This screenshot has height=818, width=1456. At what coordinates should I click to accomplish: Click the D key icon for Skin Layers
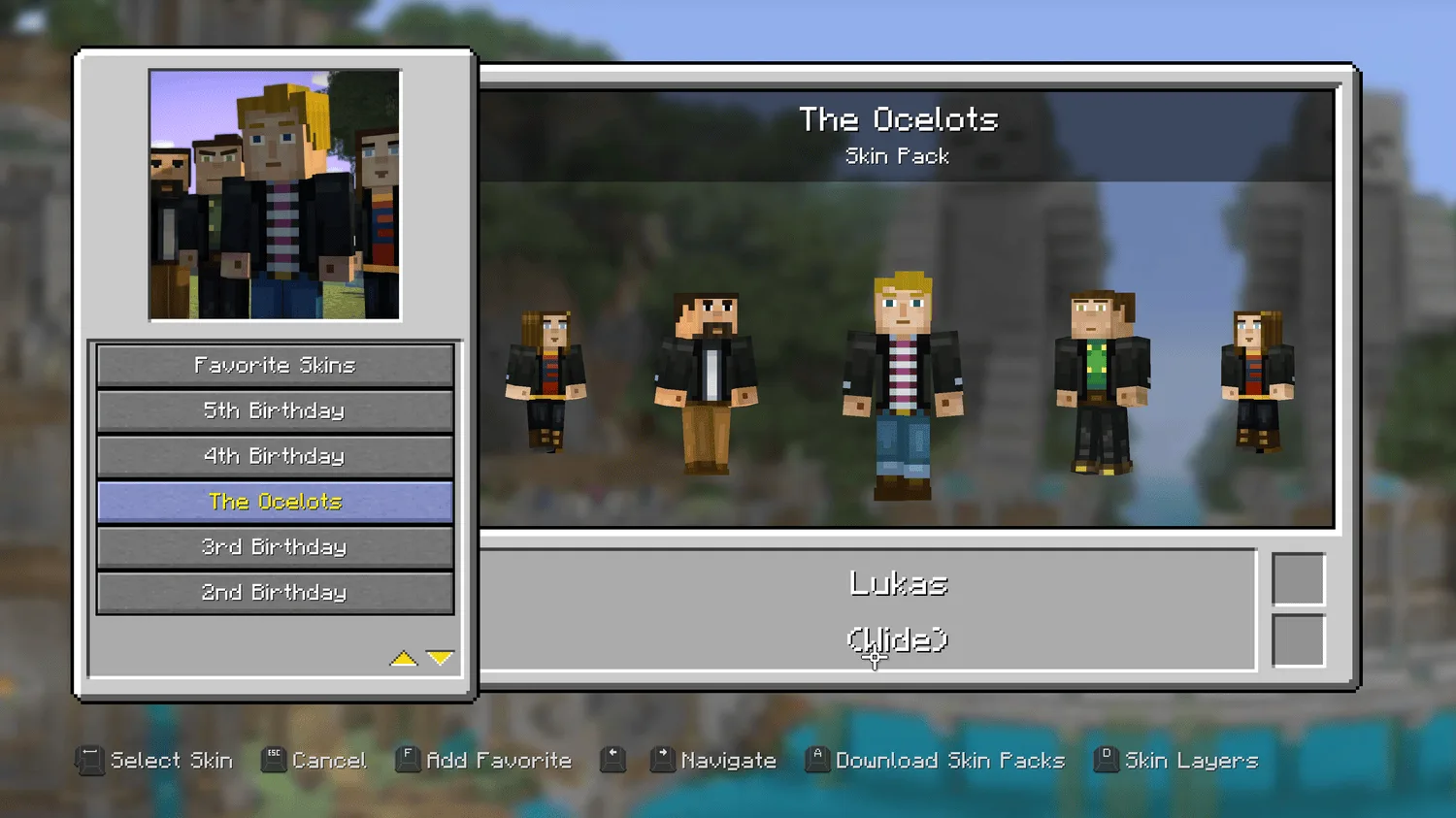1106,760
